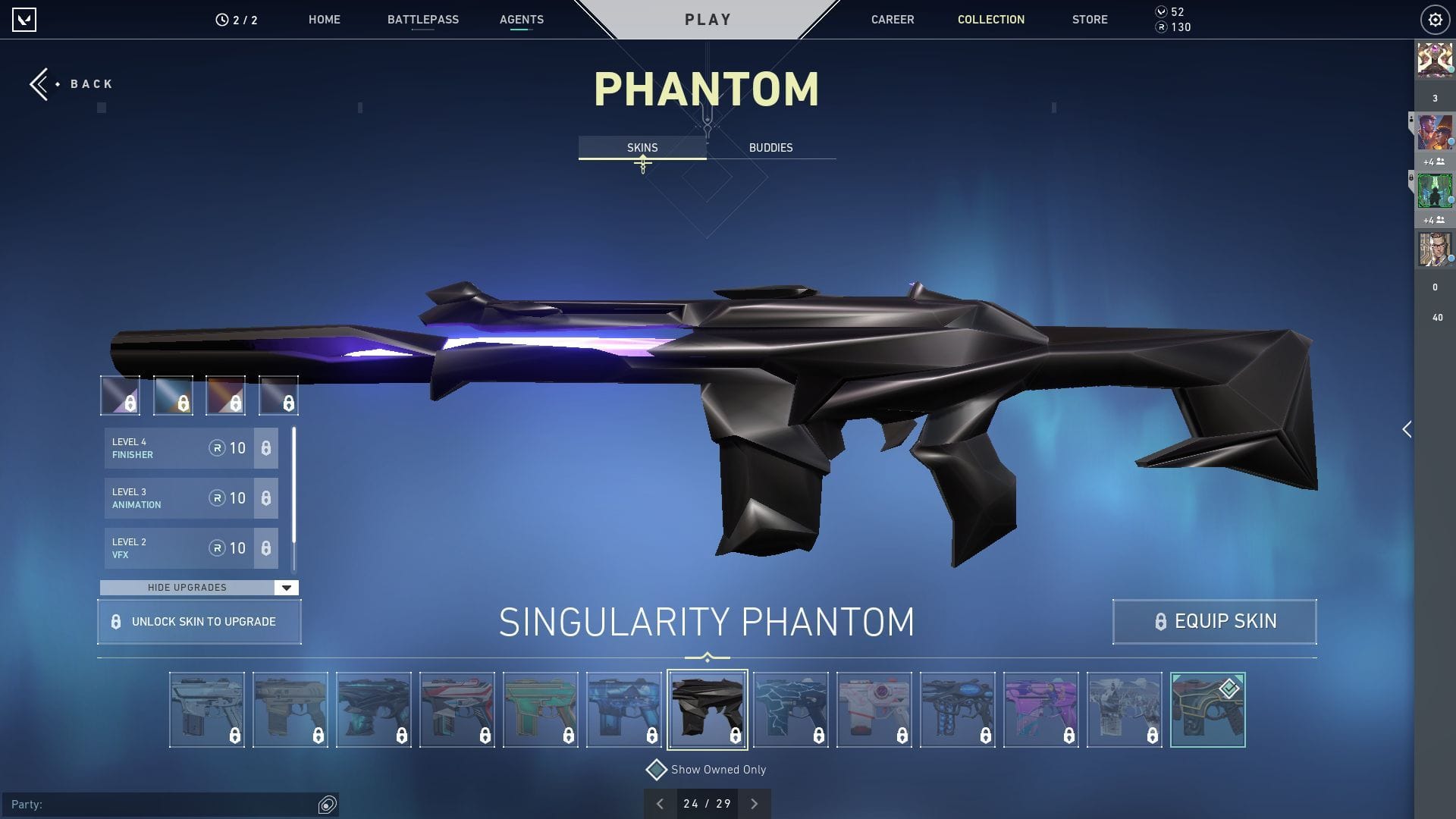The width and height of the screenshot is (1456, 819).
Task: Click the lock icon on the Level 4 Finisher upgrade
Action: click(265, 448)
